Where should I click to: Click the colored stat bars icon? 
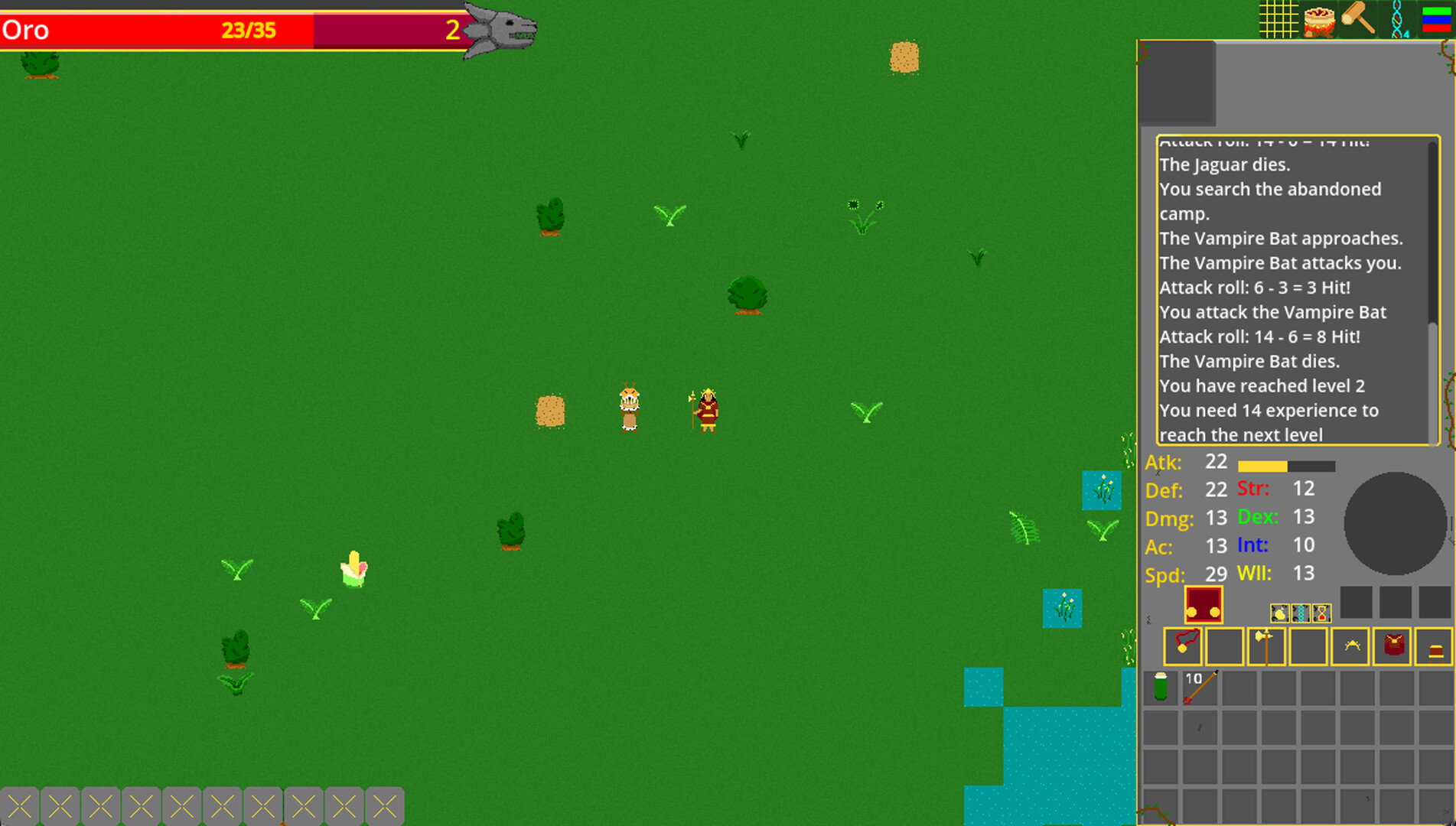pyautogui.click(x=1436, y=21)
